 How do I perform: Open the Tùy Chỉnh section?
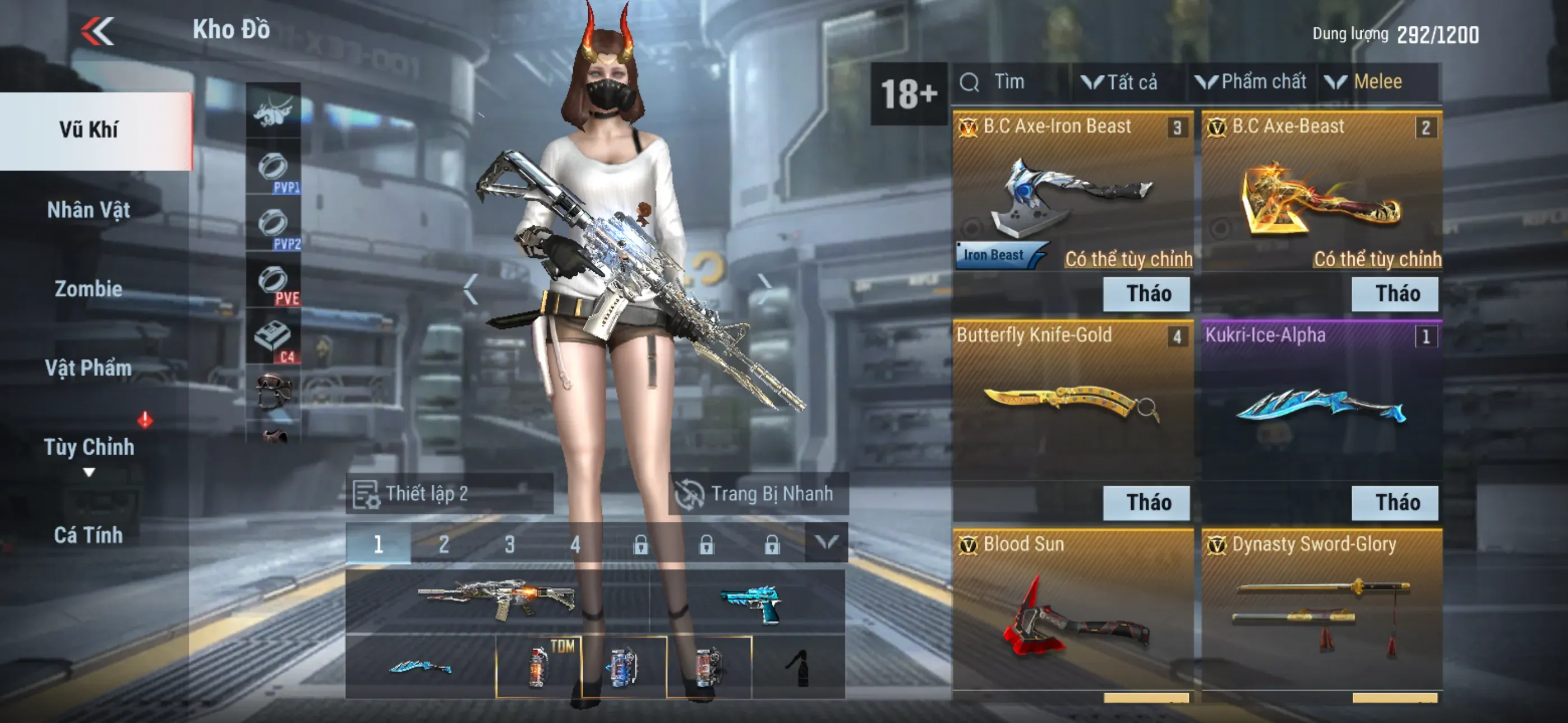point(89,447)
